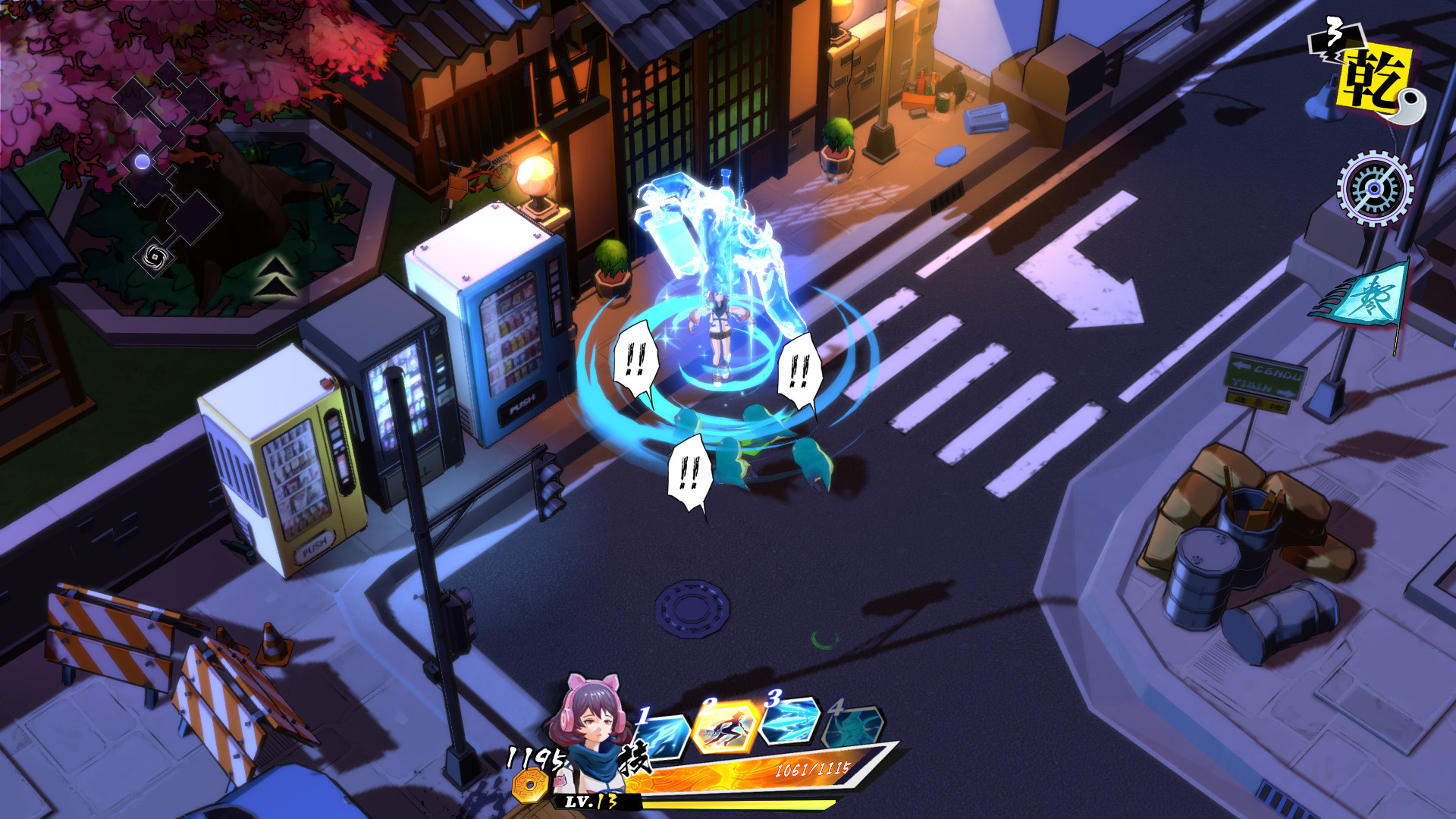Click the player position dot on the minimap
This screenshot has width=1456, height=819.
(141, 159)
